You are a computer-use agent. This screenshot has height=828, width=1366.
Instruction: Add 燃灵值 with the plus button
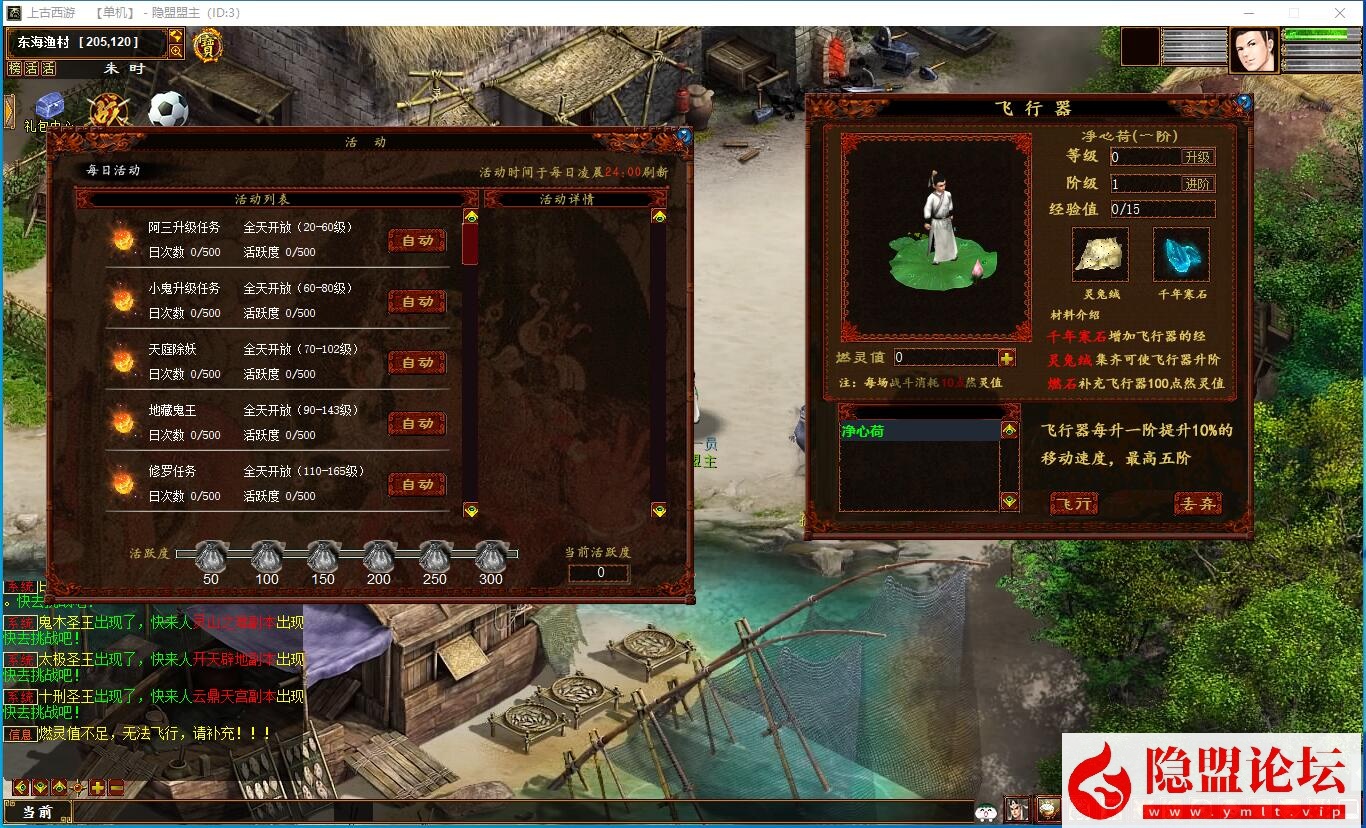click(1006, 358)
